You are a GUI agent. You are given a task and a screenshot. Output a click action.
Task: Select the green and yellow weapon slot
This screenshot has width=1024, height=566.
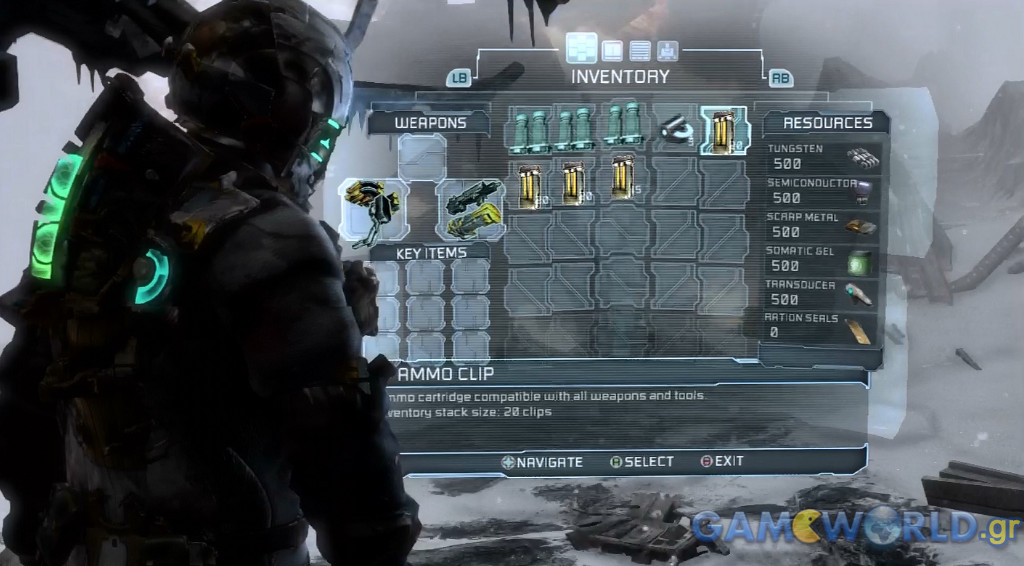point(471,208)
